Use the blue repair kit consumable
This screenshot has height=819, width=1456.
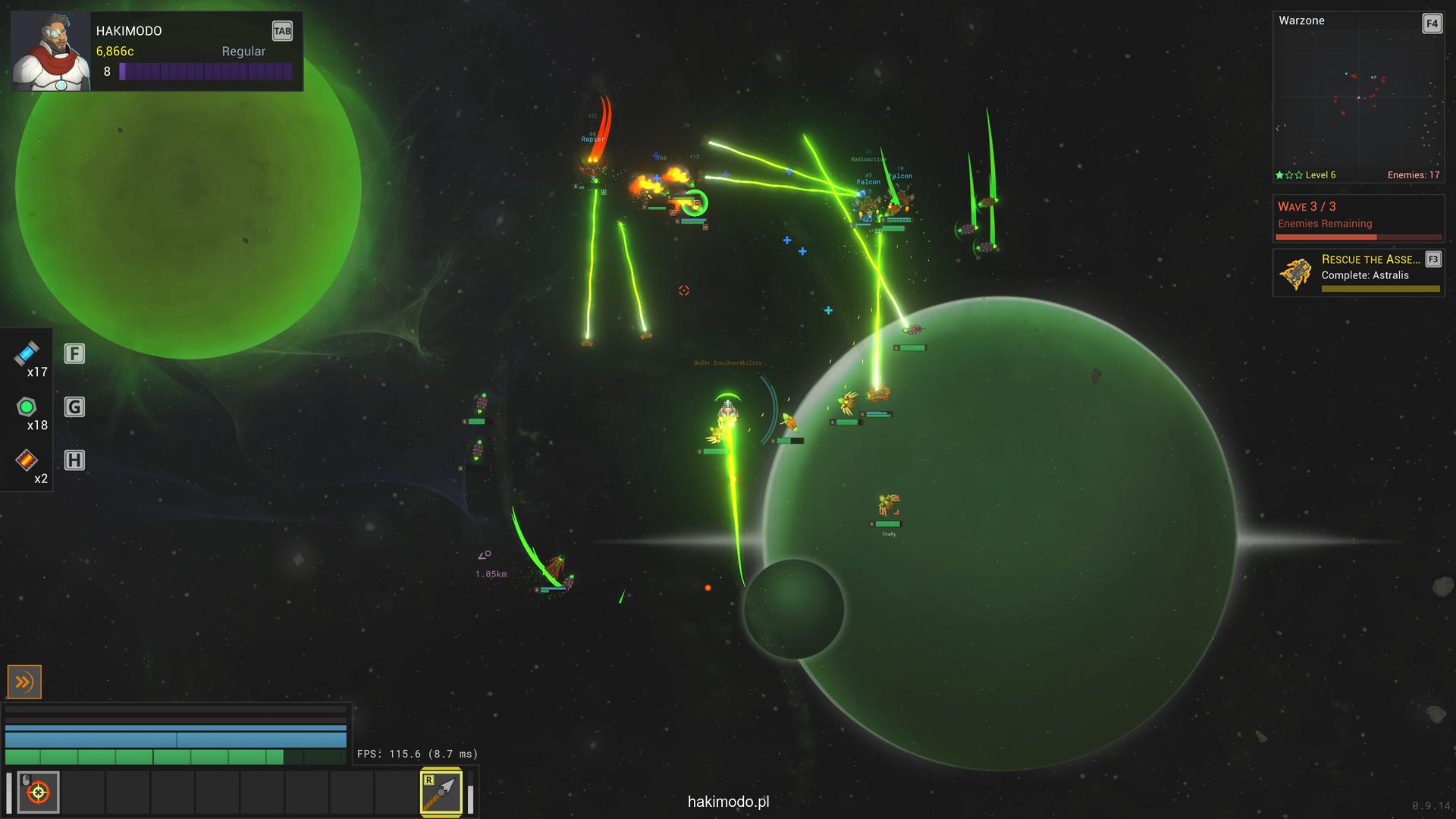pos(27,353)
